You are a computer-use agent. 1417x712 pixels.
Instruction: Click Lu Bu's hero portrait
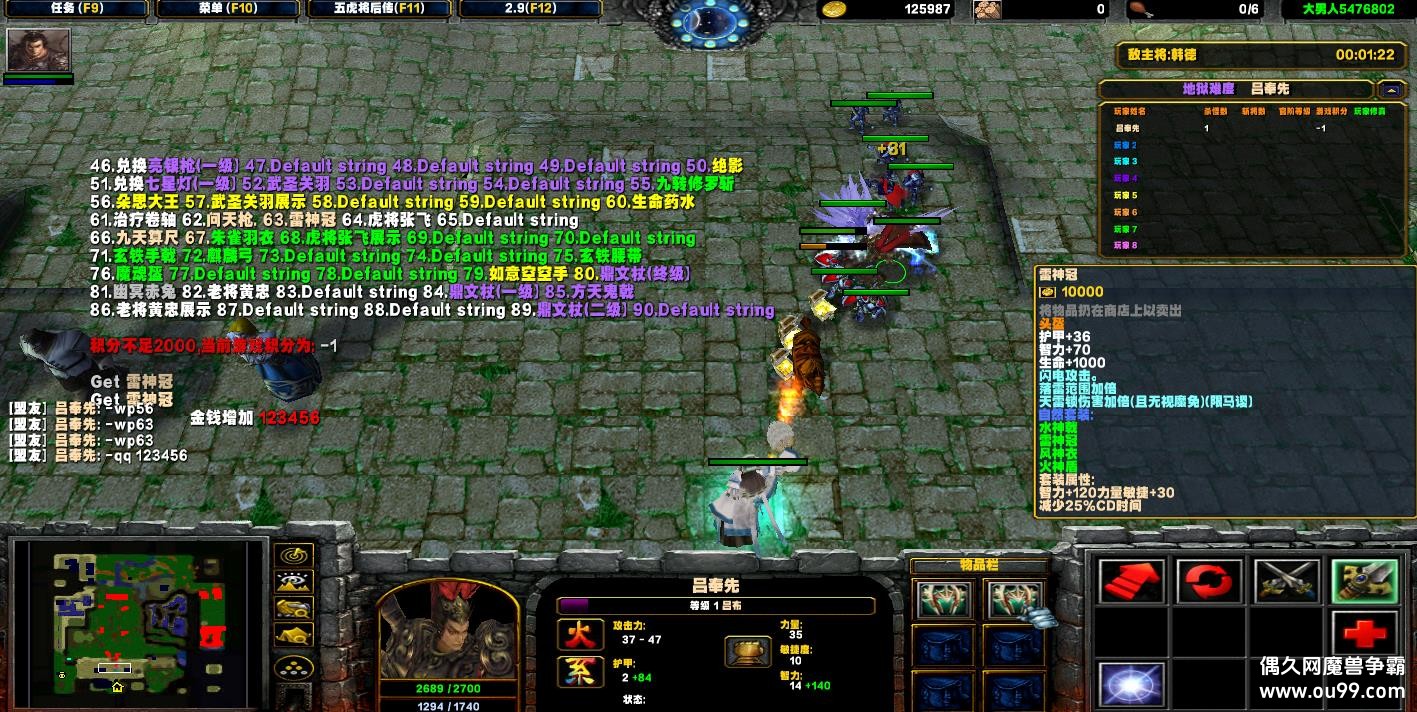tap(446, 630)
